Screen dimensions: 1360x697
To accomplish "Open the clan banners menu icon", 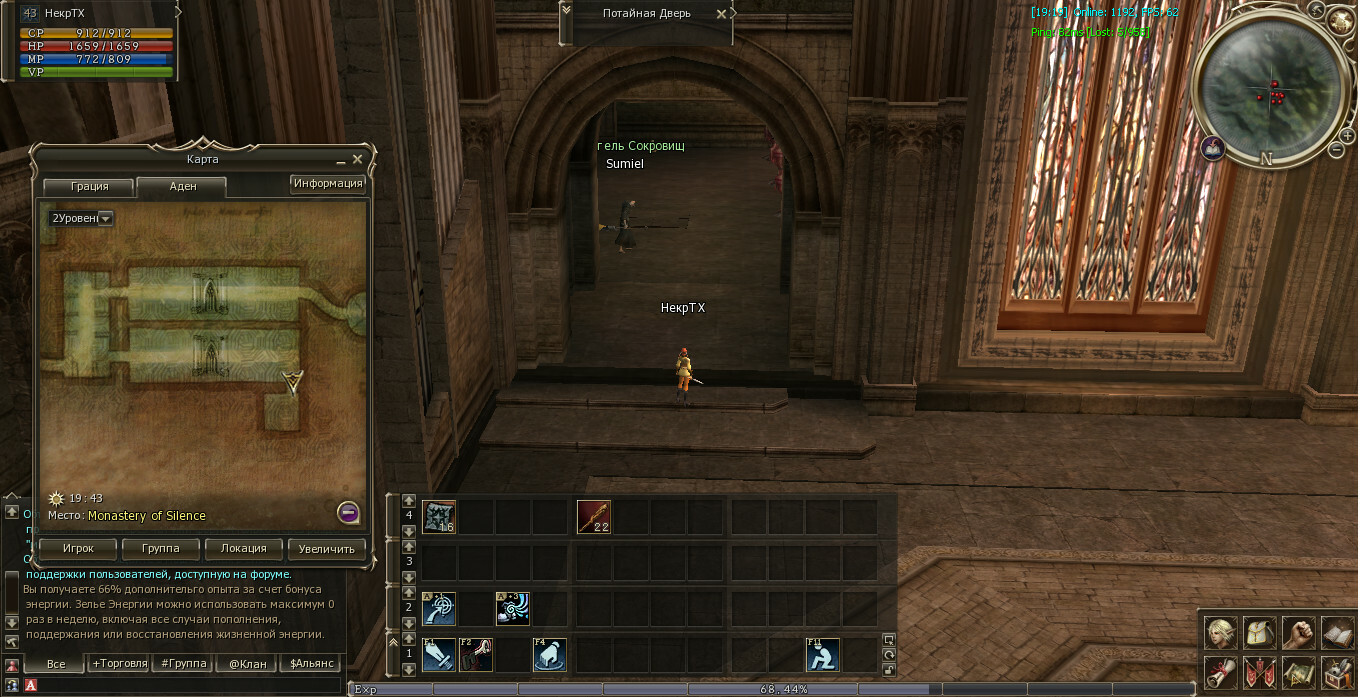I will 1260,672.
